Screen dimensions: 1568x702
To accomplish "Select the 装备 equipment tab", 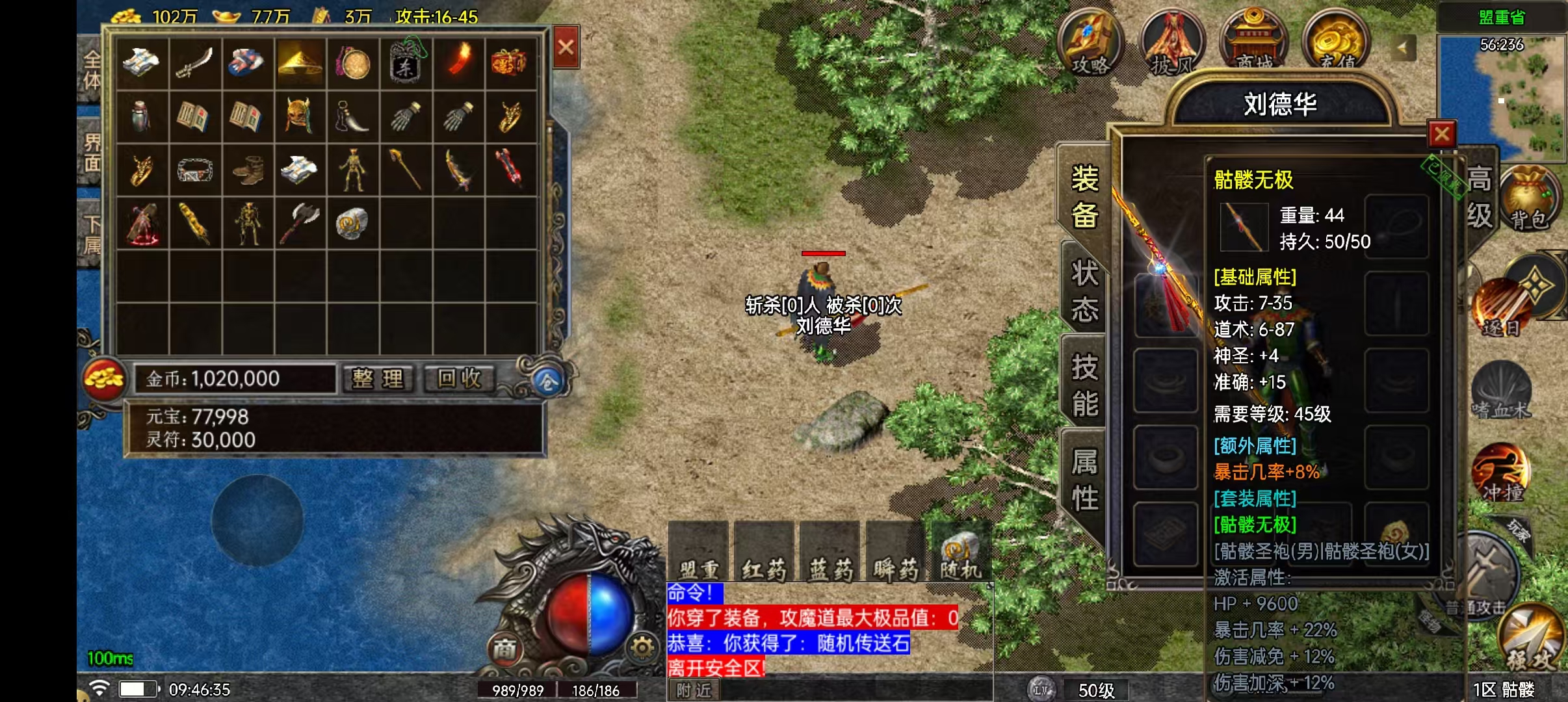I will coord(1084,196).
